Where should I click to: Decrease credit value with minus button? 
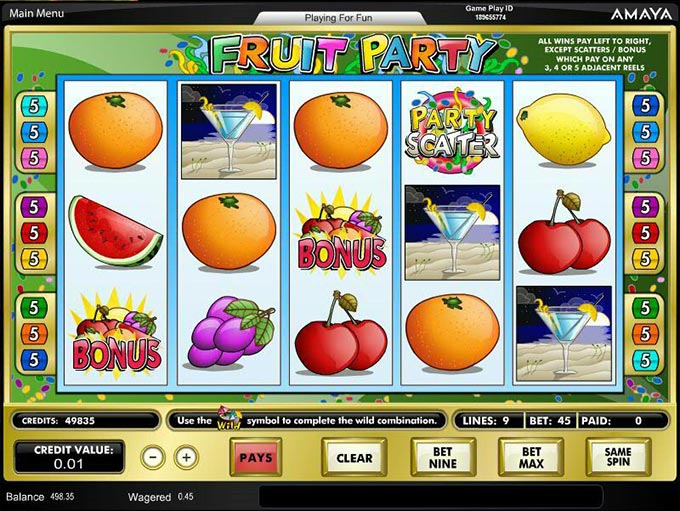pos(152,457)
